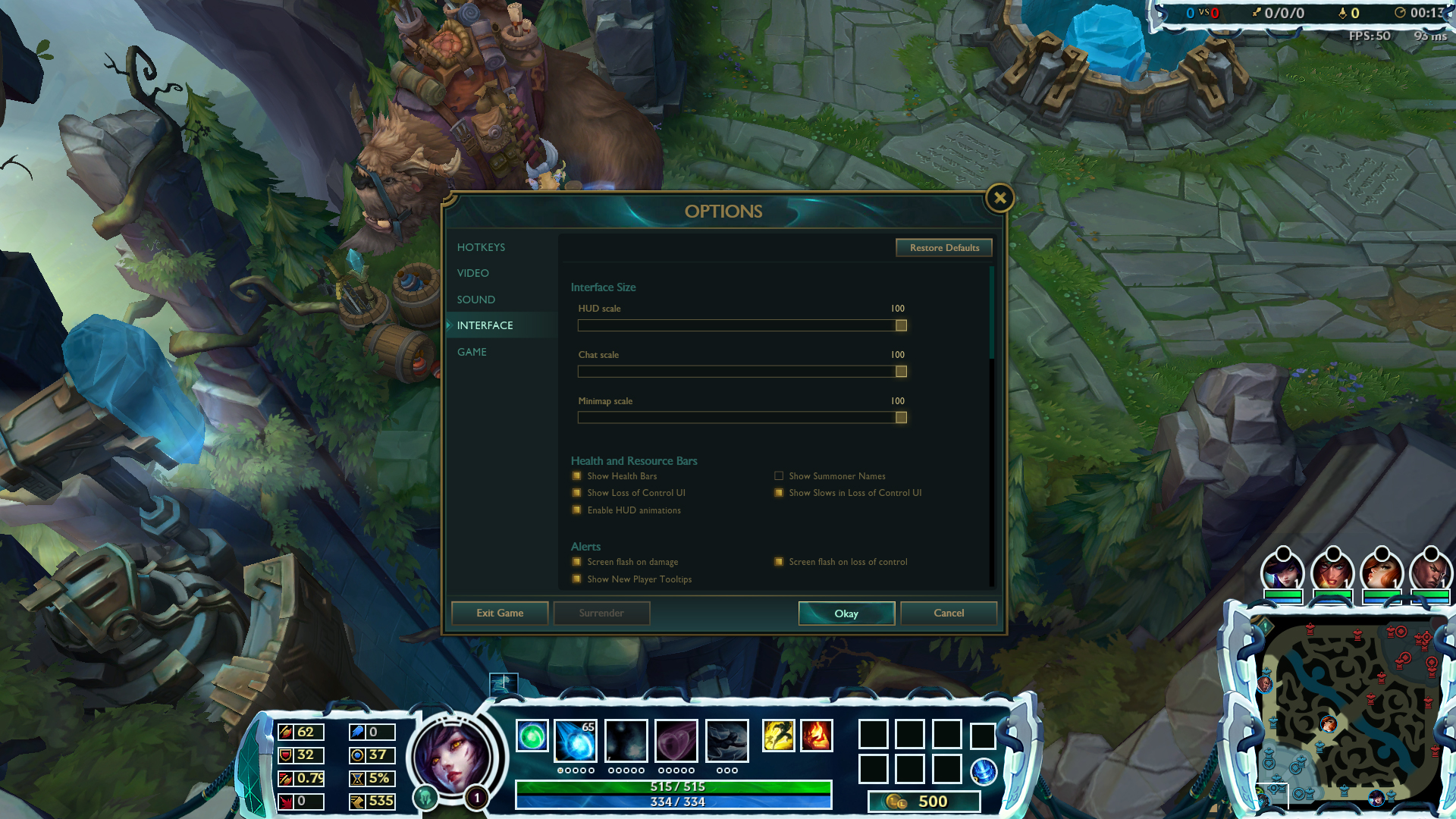The width and height of the screenshot is (1456, 819).
Task: Disable Screen flash on damage
Action: (577, 561)
